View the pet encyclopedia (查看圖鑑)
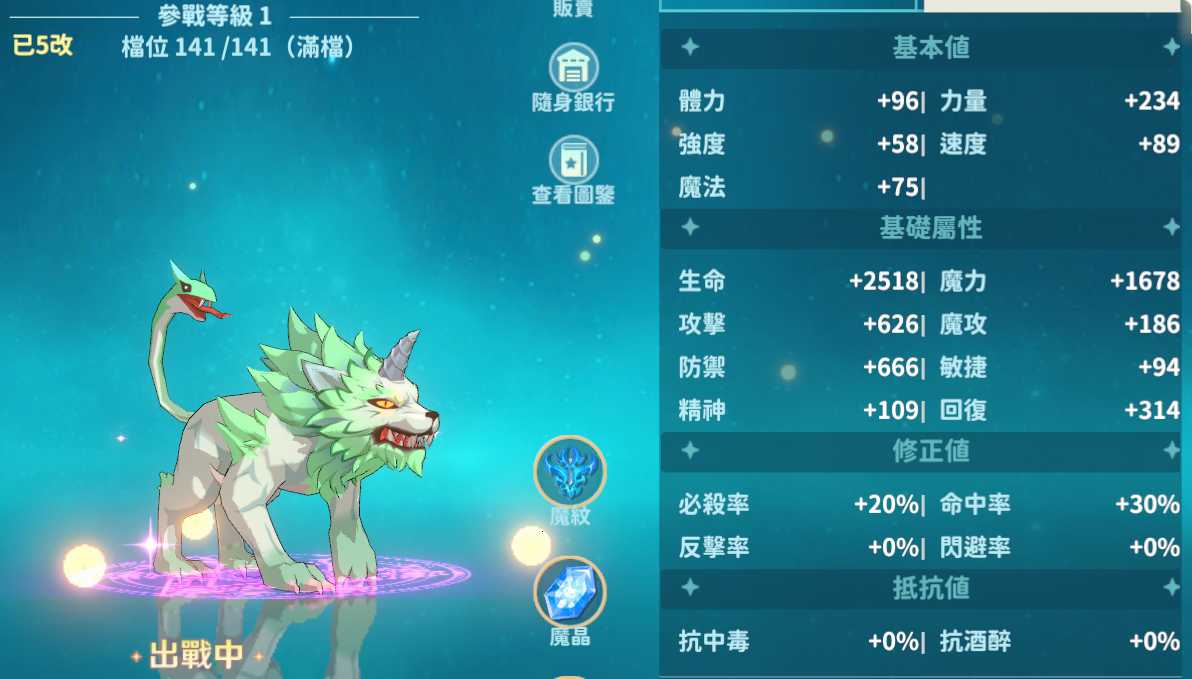 point(573,161)
